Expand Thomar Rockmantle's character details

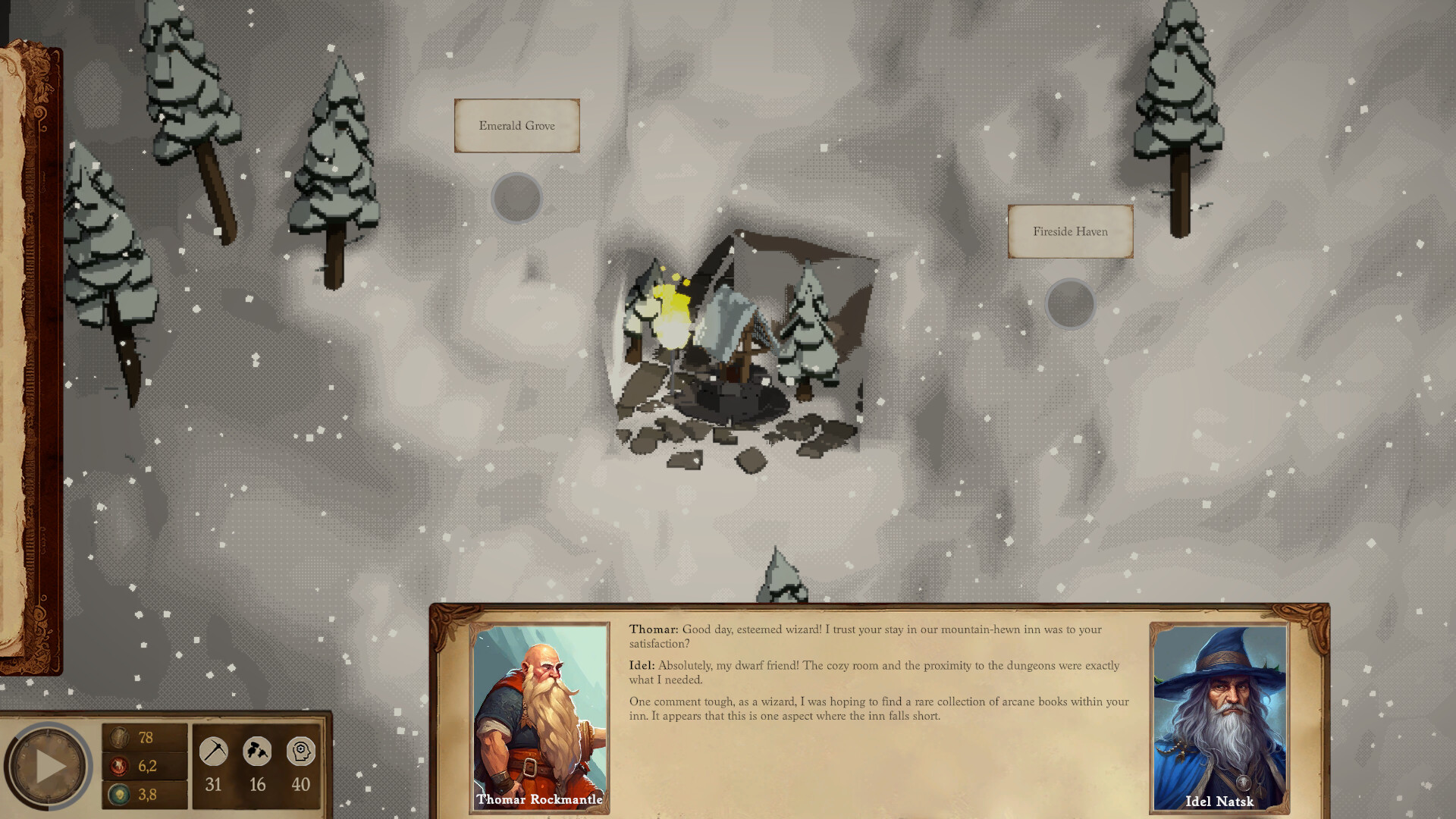[538, 799]
